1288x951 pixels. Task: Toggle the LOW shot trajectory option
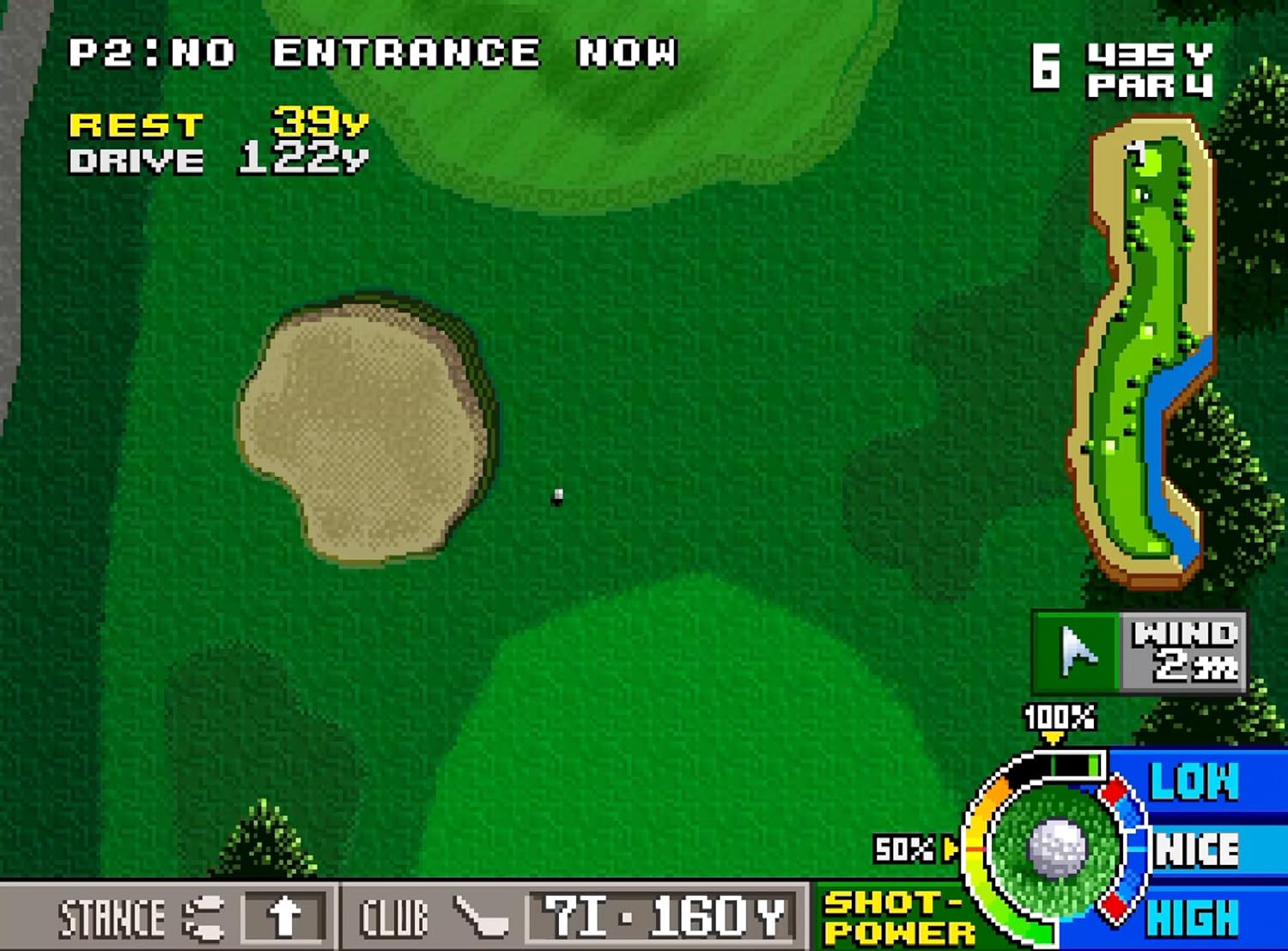point(1195,782)
